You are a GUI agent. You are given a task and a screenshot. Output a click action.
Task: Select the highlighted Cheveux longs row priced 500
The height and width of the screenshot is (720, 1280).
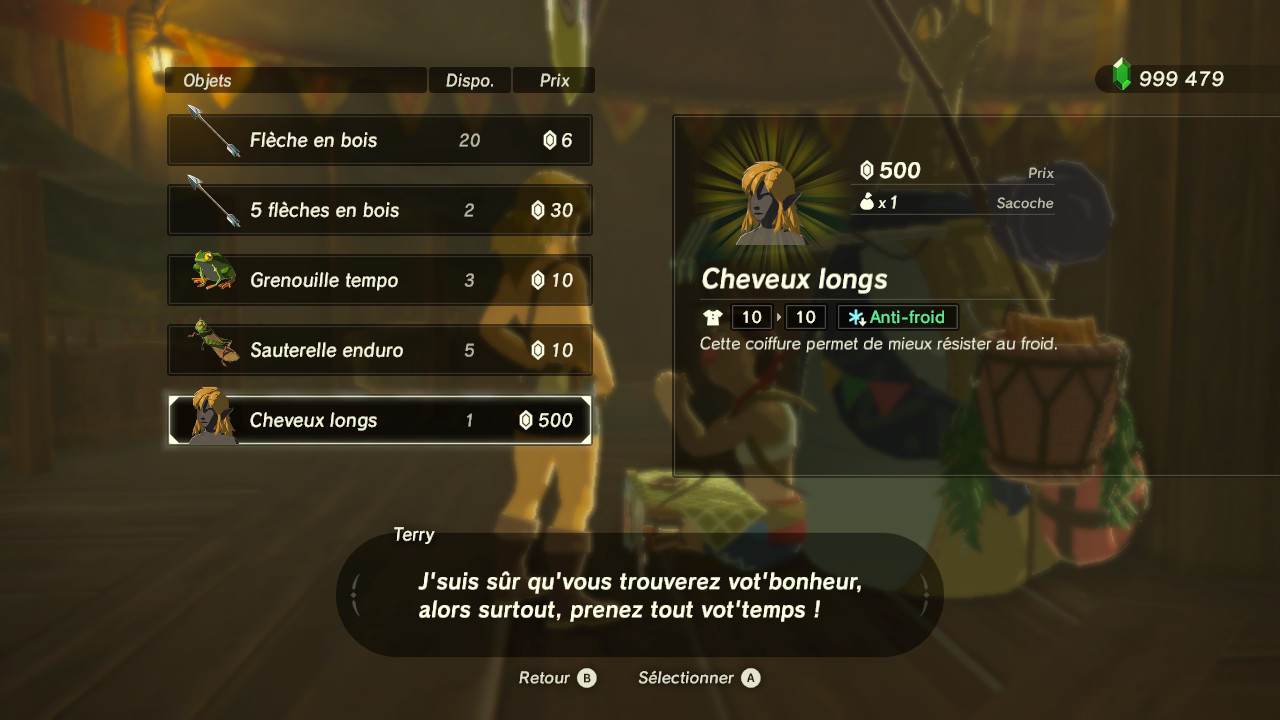pos(380,419)
